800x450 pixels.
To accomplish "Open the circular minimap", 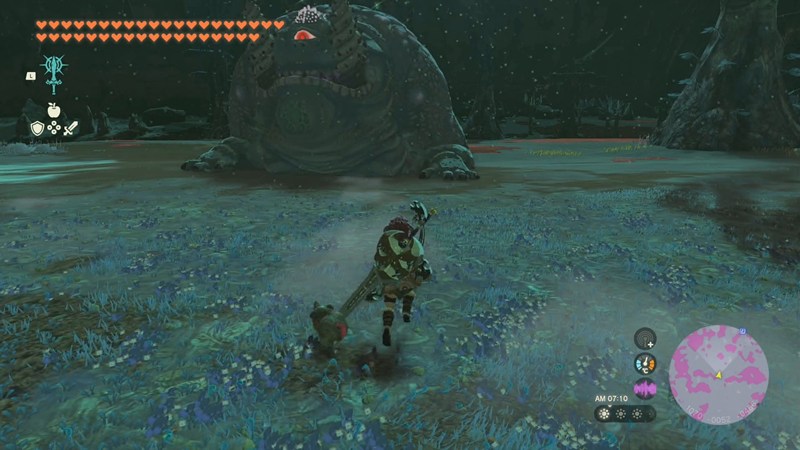I will tap(718, 374).
